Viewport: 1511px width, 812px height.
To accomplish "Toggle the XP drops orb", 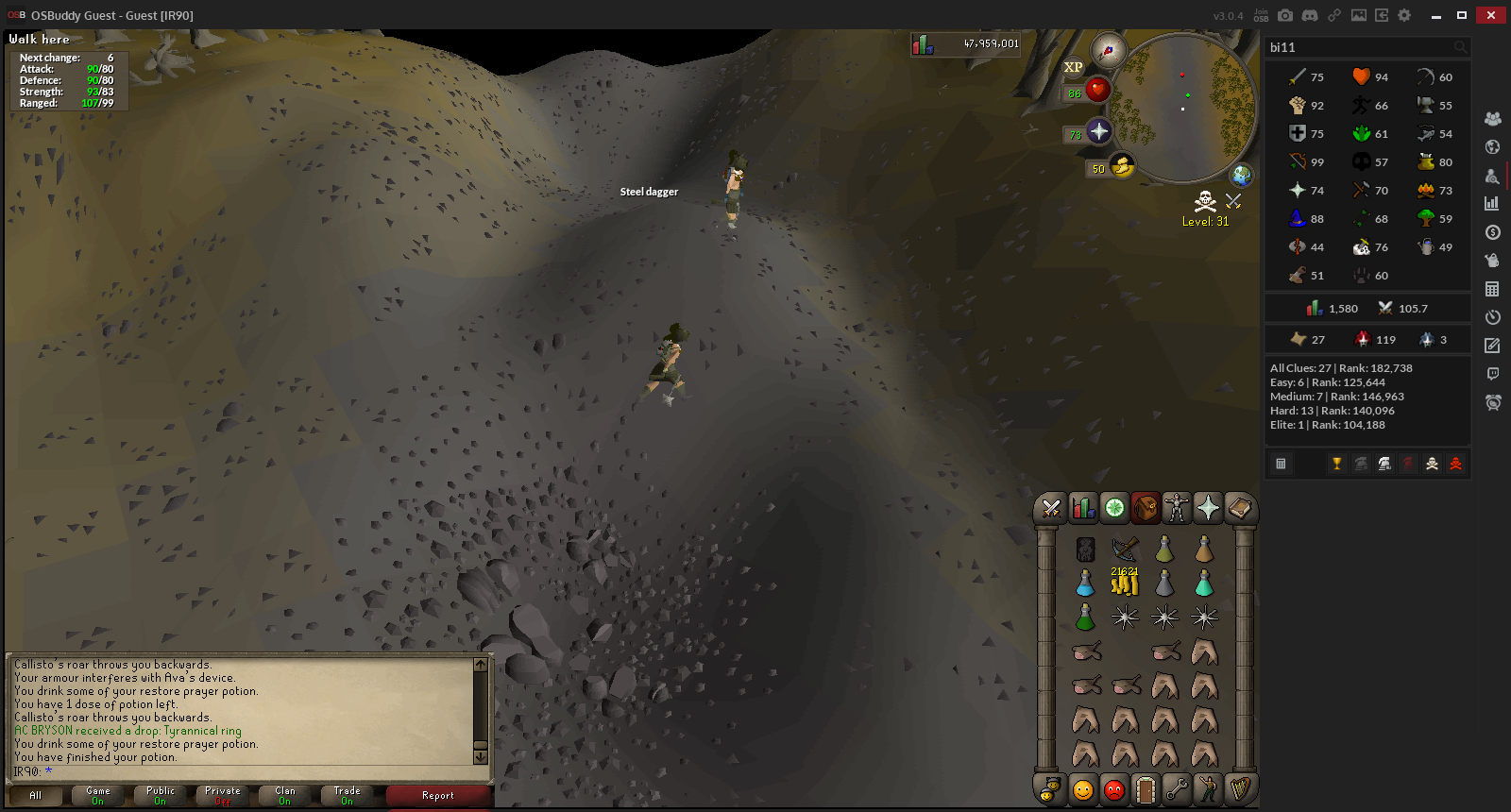I will pos(1074,67).
